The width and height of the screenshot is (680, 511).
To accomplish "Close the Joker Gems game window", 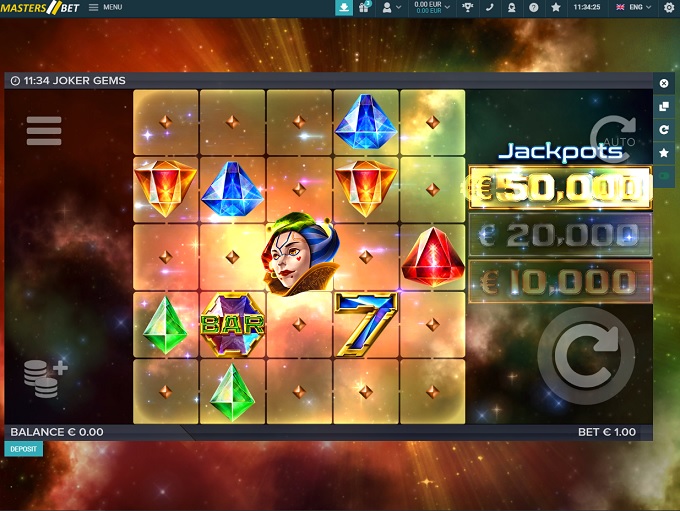I will click(x=664, y=83).
